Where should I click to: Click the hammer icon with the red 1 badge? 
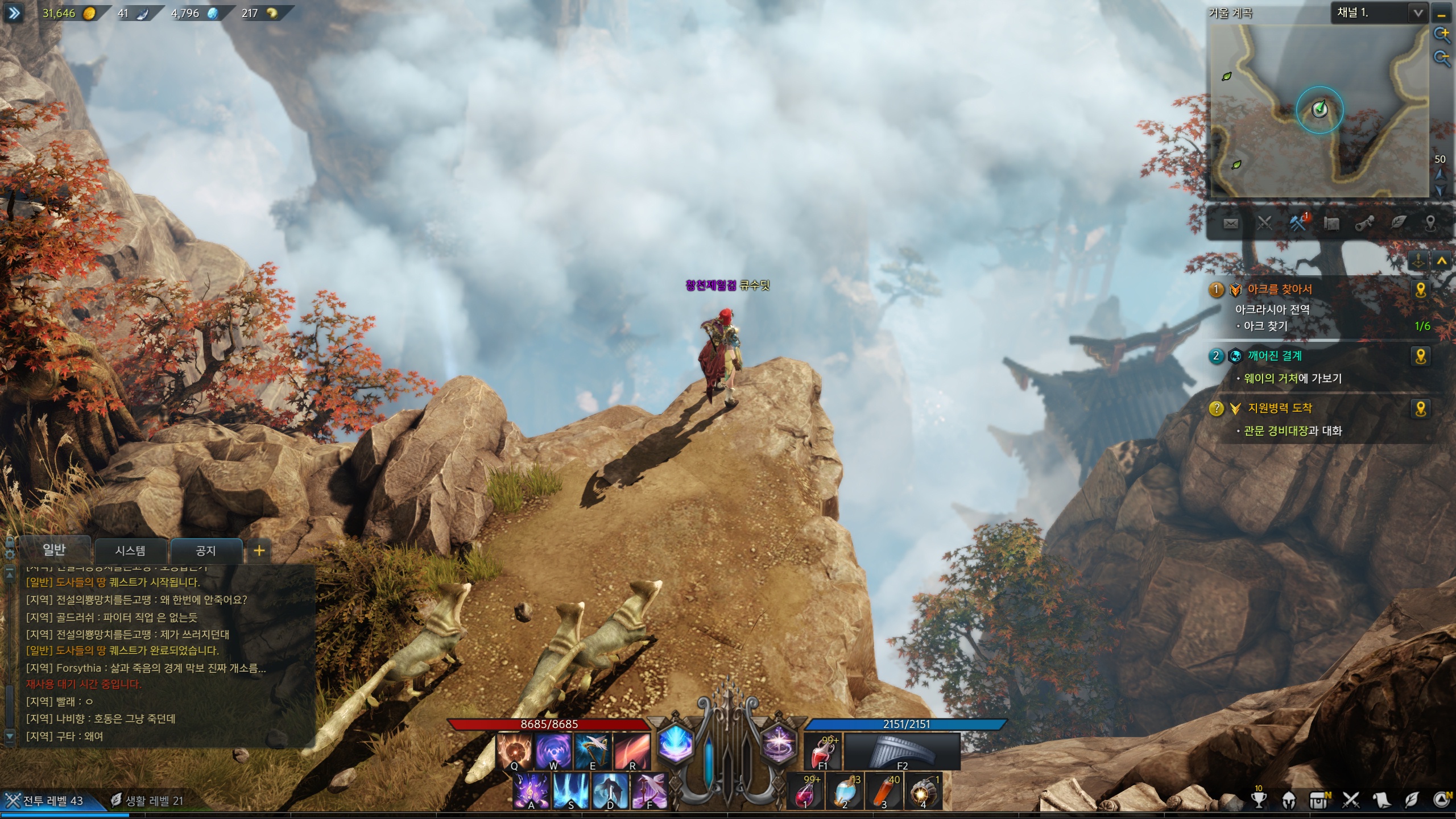point(1298,223)
